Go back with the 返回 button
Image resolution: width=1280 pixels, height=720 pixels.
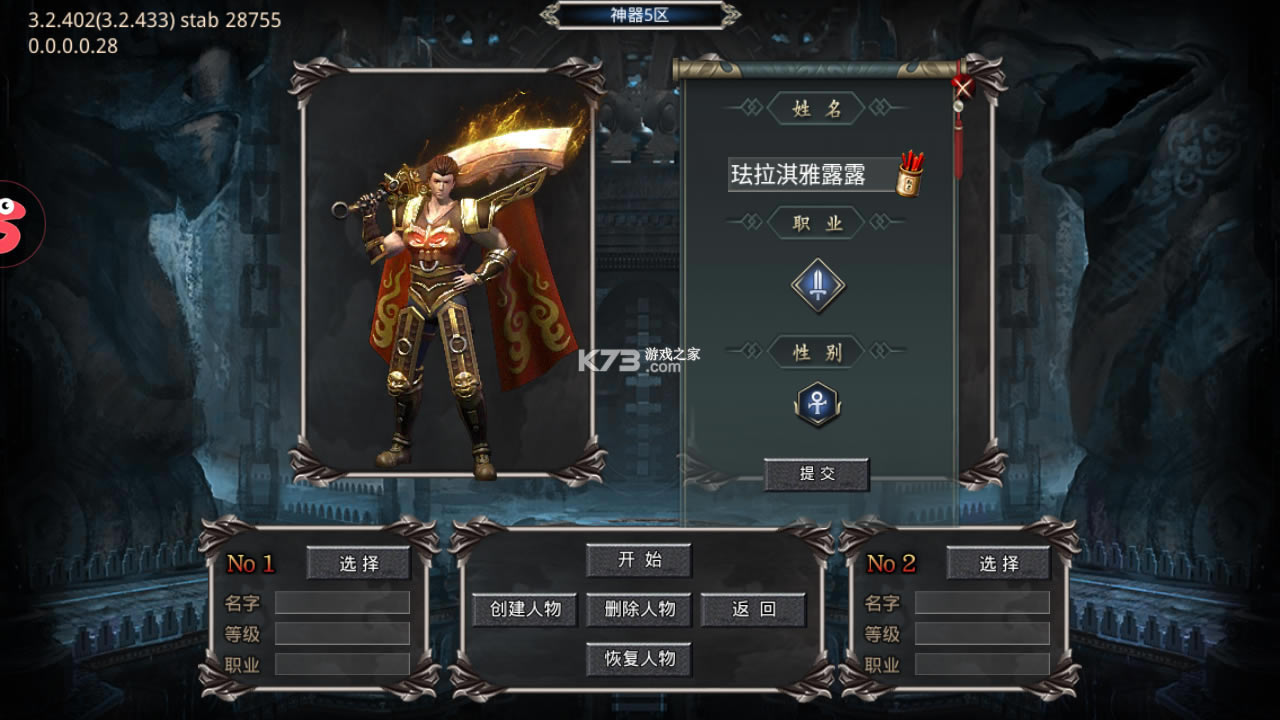tap(753, 609)
